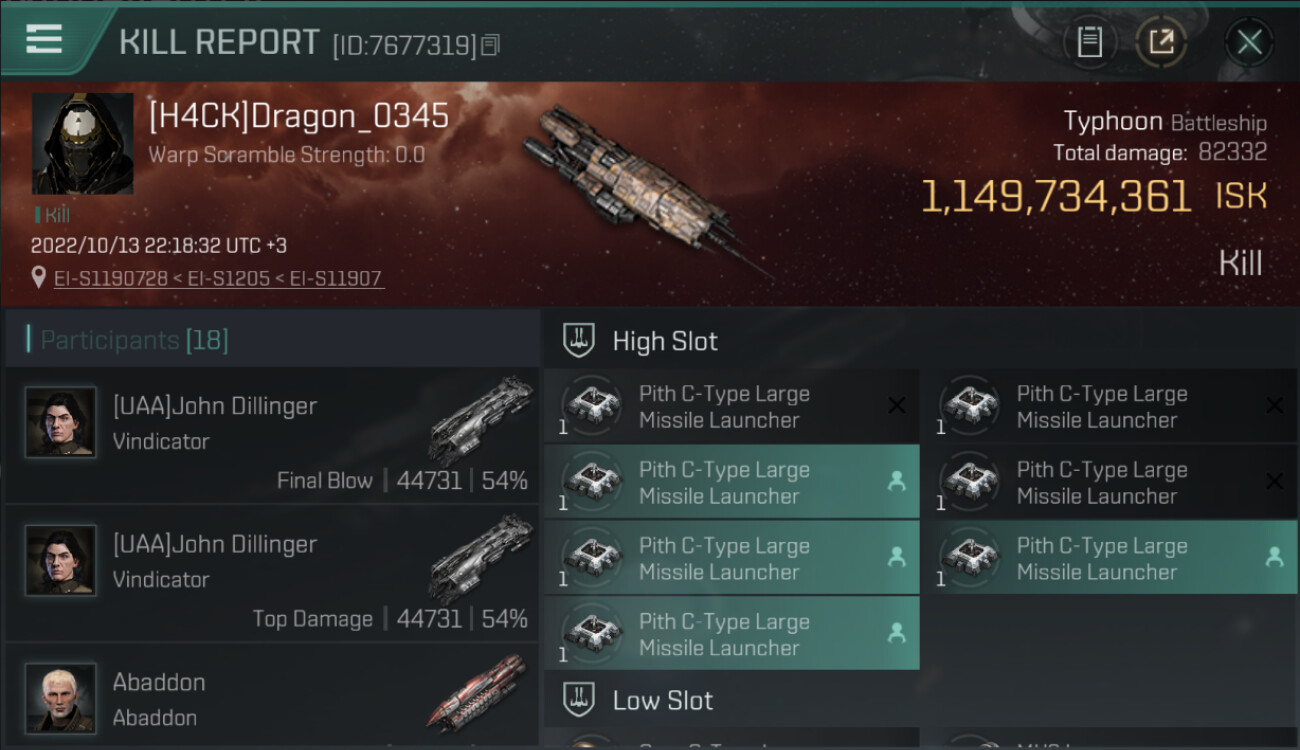Select John Dillinger's Top Damage entry
The width and height of the screenshot is (1300, 750).
coord(272,573)
